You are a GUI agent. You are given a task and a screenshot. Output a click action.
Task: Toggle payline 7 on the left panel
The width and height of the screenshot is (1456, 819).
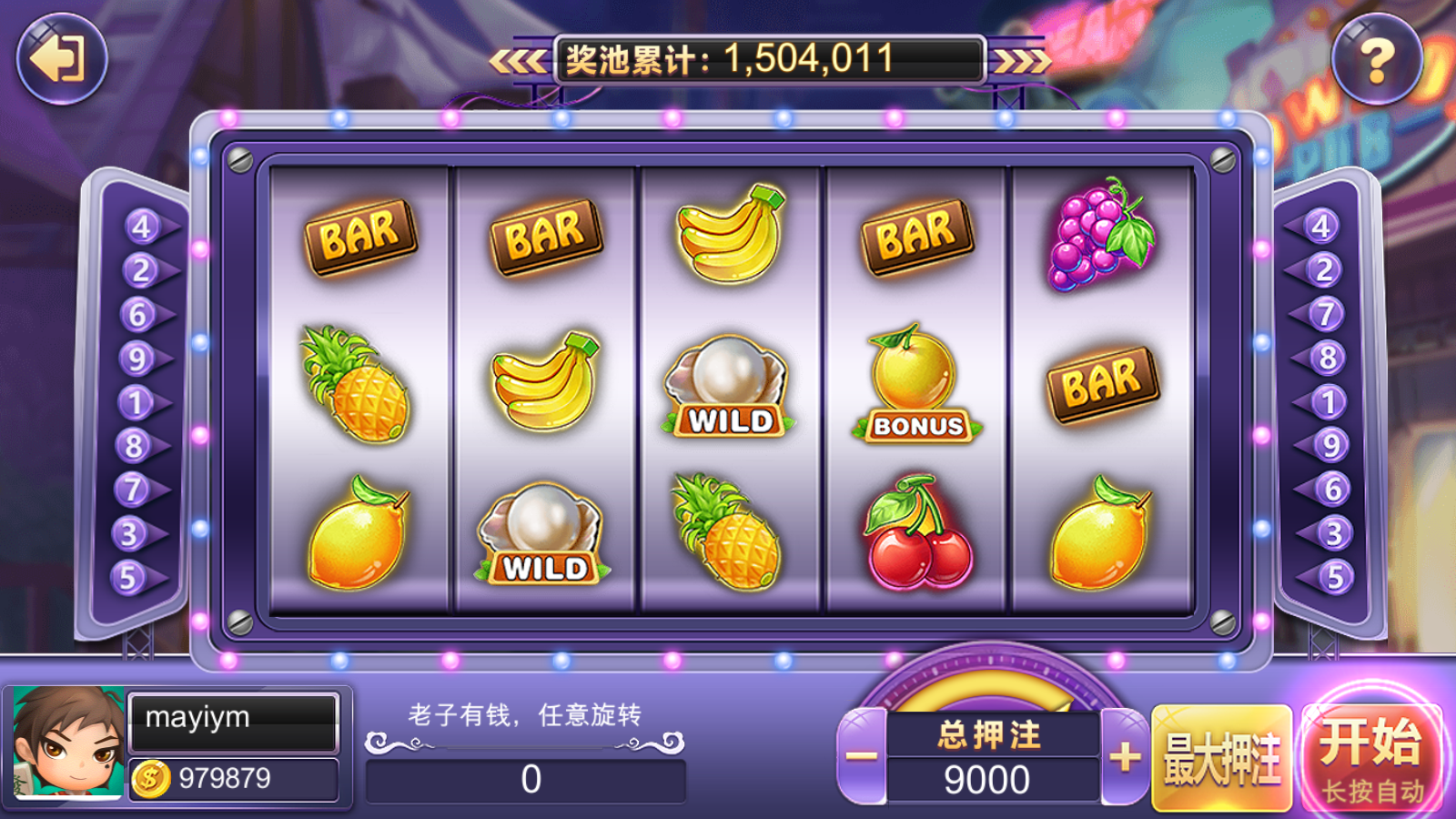(133, 487)
